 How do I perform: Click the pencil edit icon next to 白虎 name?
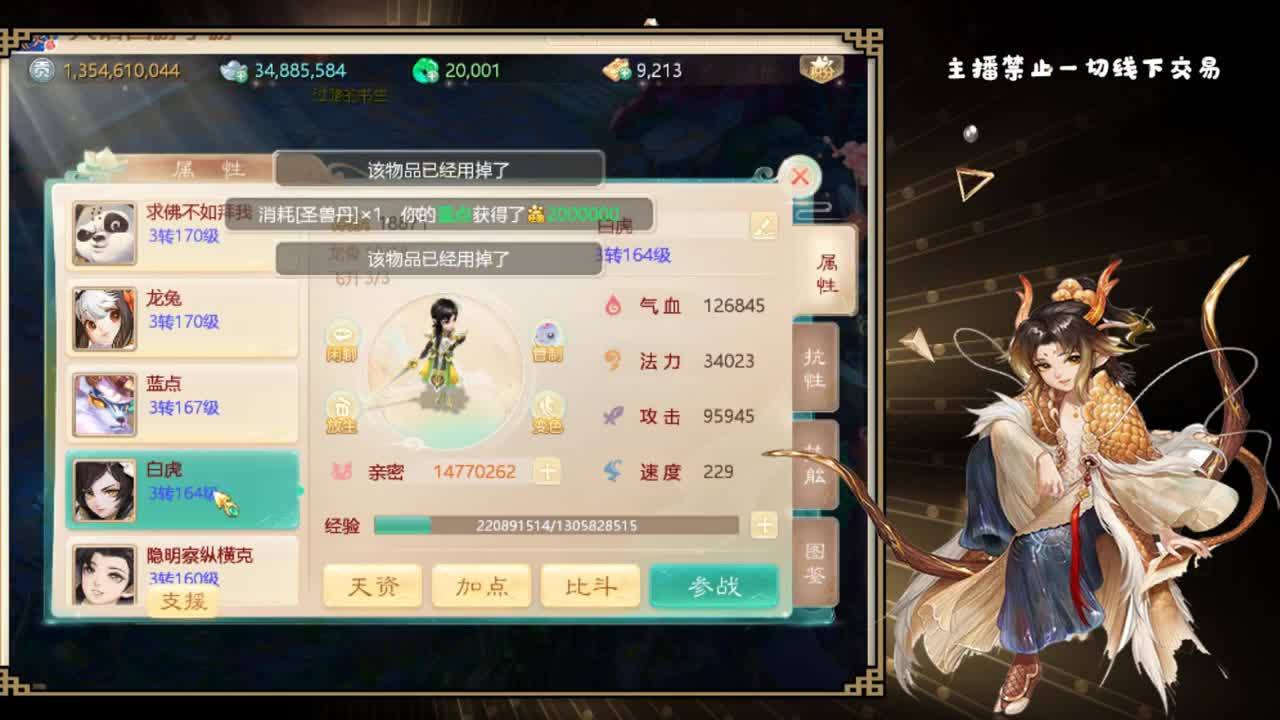pos(764,226)
